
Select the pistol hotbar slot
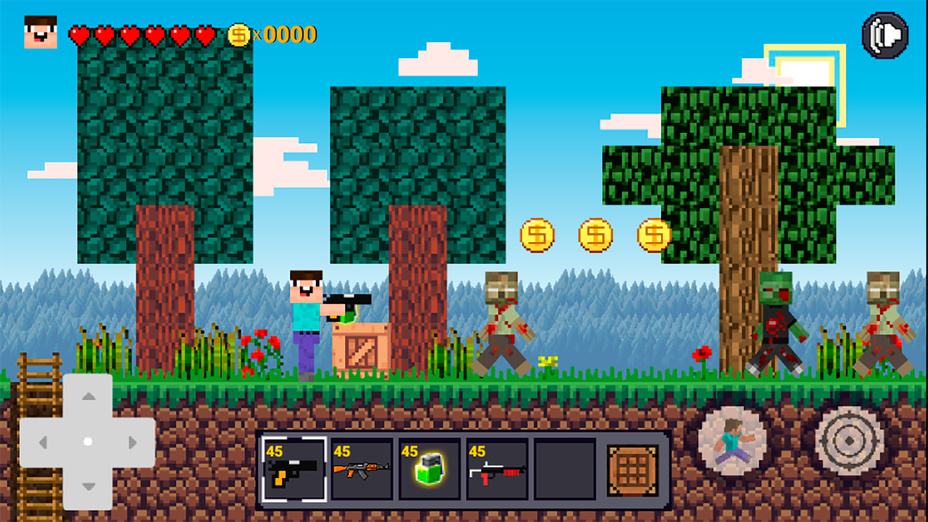[x=293, y=469]
